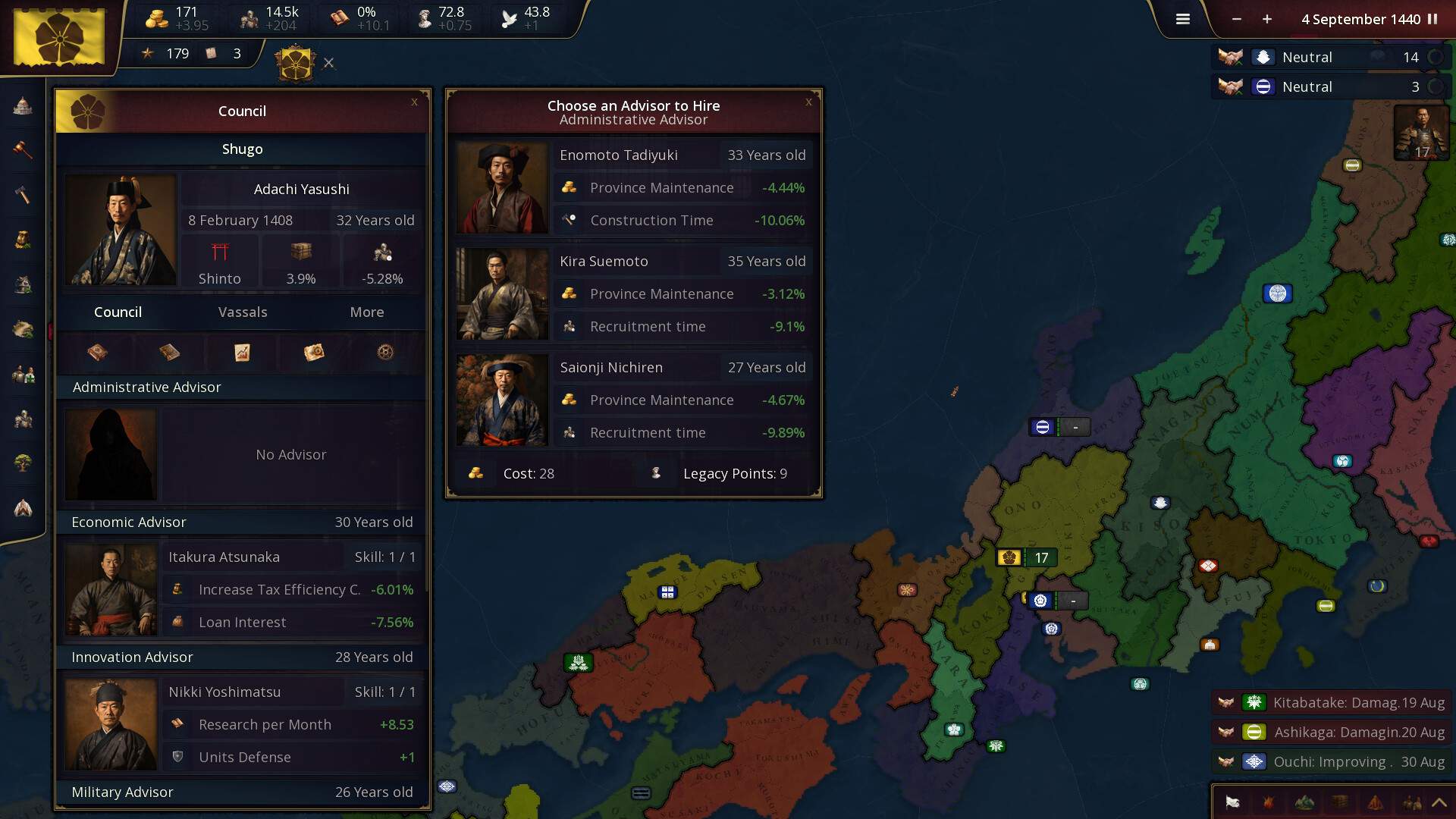Open the fire icon in bottom right bar
Screen dimensions: 1456x819
(1268, 802)
